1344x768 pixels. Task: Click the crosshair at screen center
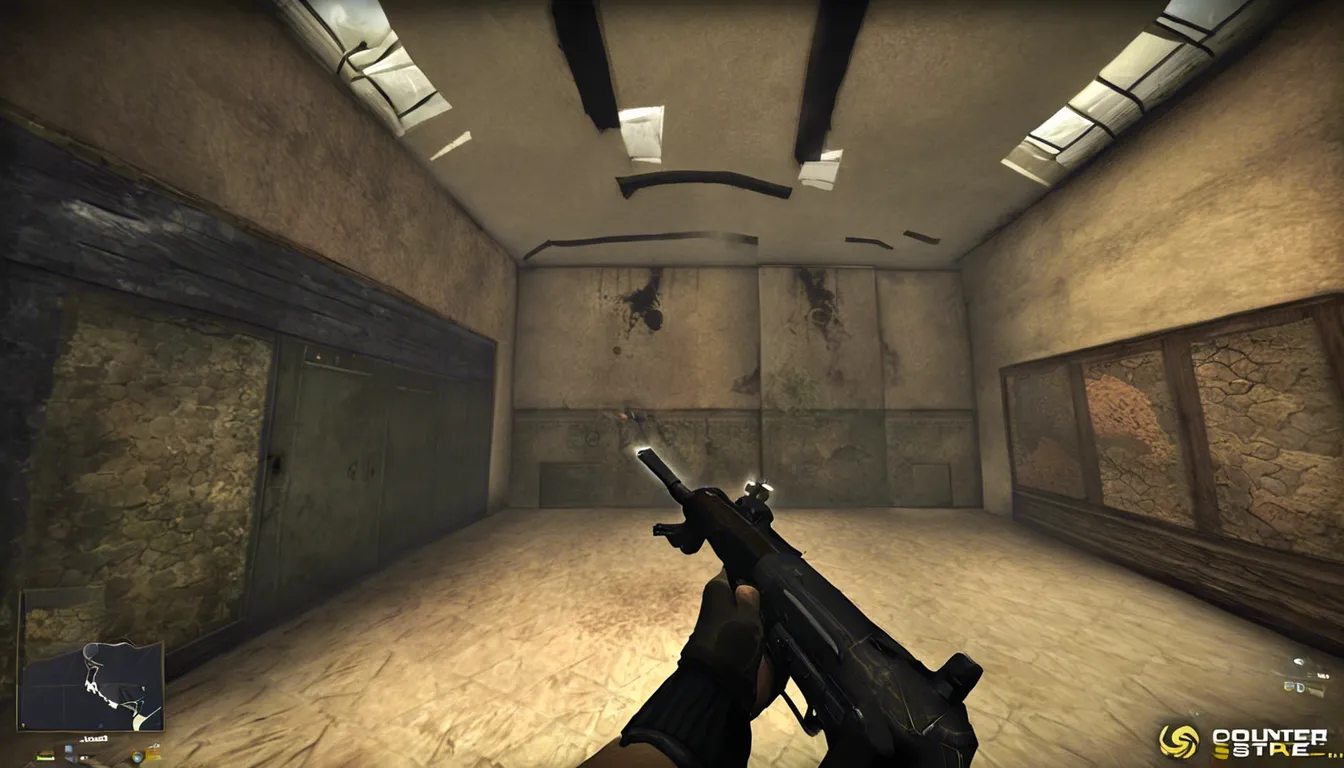coord(672,384)
